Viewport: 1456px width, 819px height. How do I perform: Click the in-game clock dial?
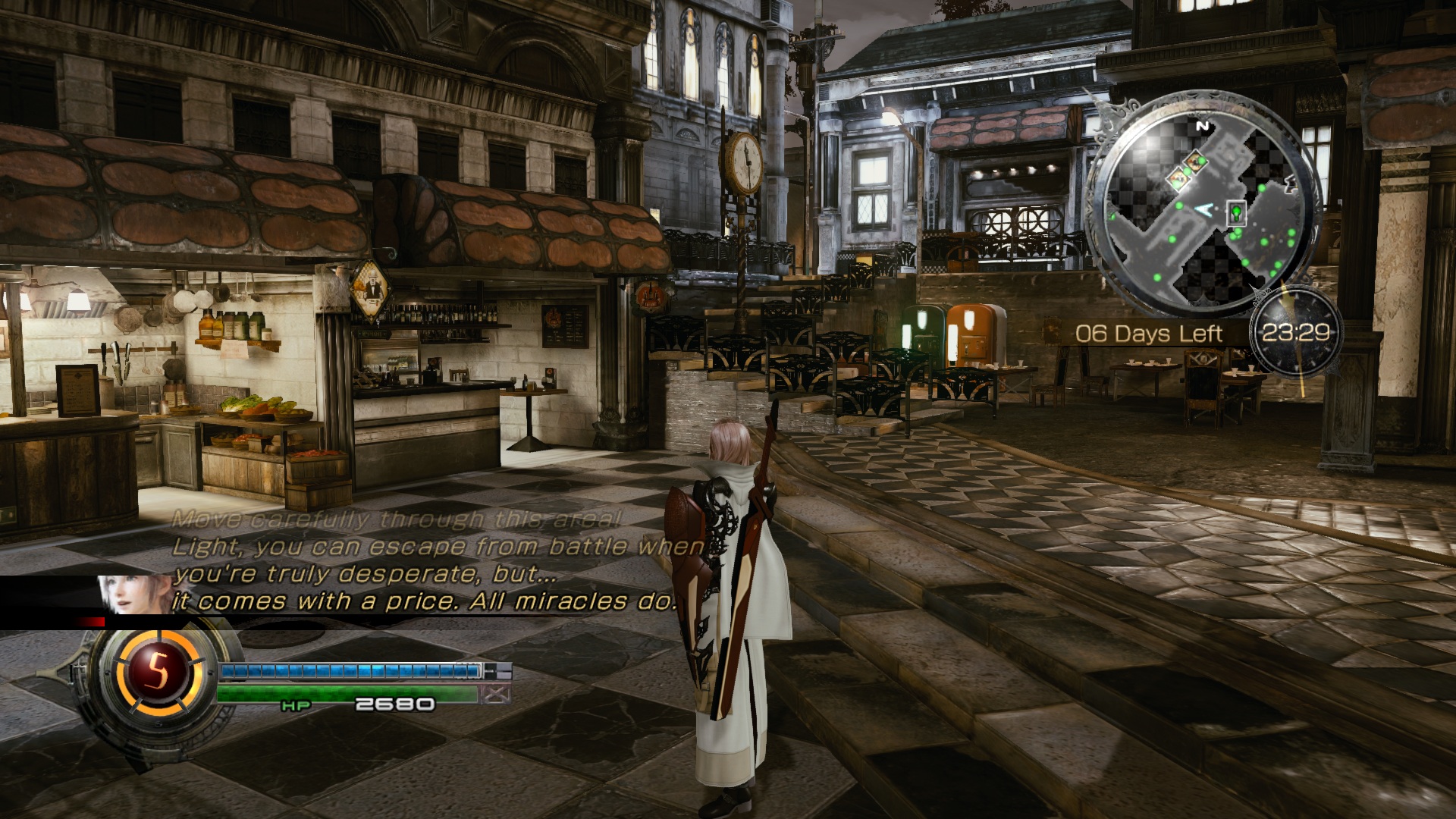coord(1295,332)
